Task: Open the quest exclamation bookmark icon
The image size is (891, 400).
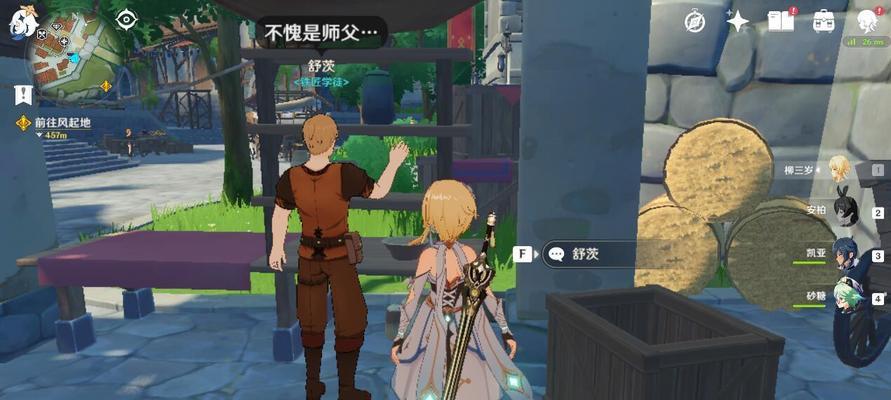Action: coord(23,95)
